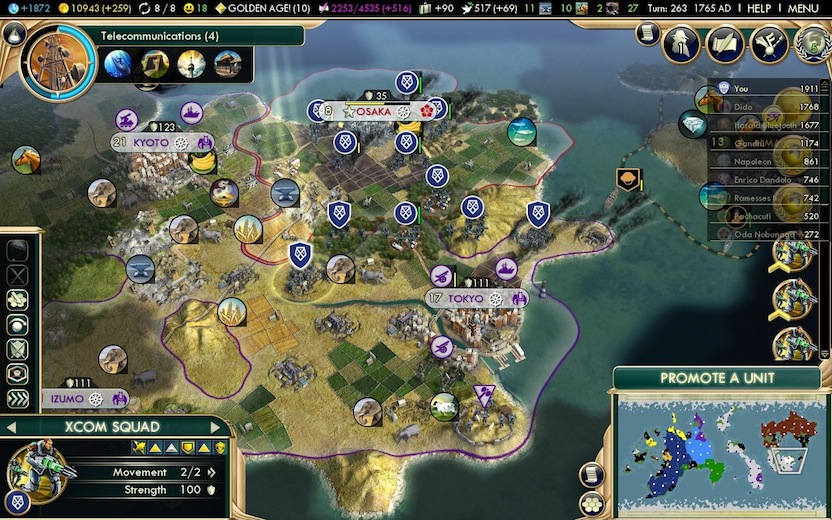Open the Izumo city banner

click(x=69, y=398)
